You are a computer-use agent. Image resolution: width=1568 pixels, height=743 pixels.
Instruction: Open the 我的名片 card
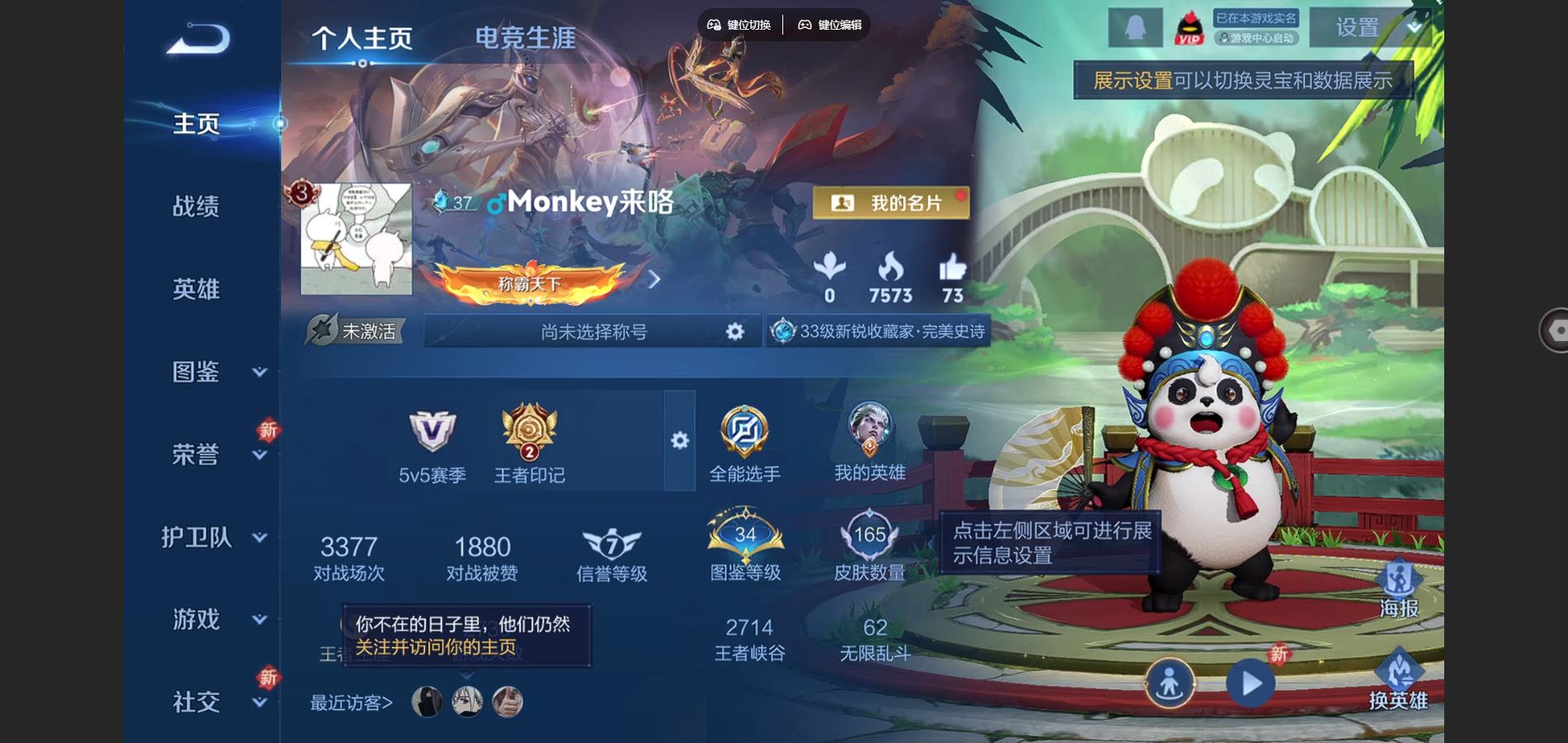pyautogui.click(x=890, y=203)
